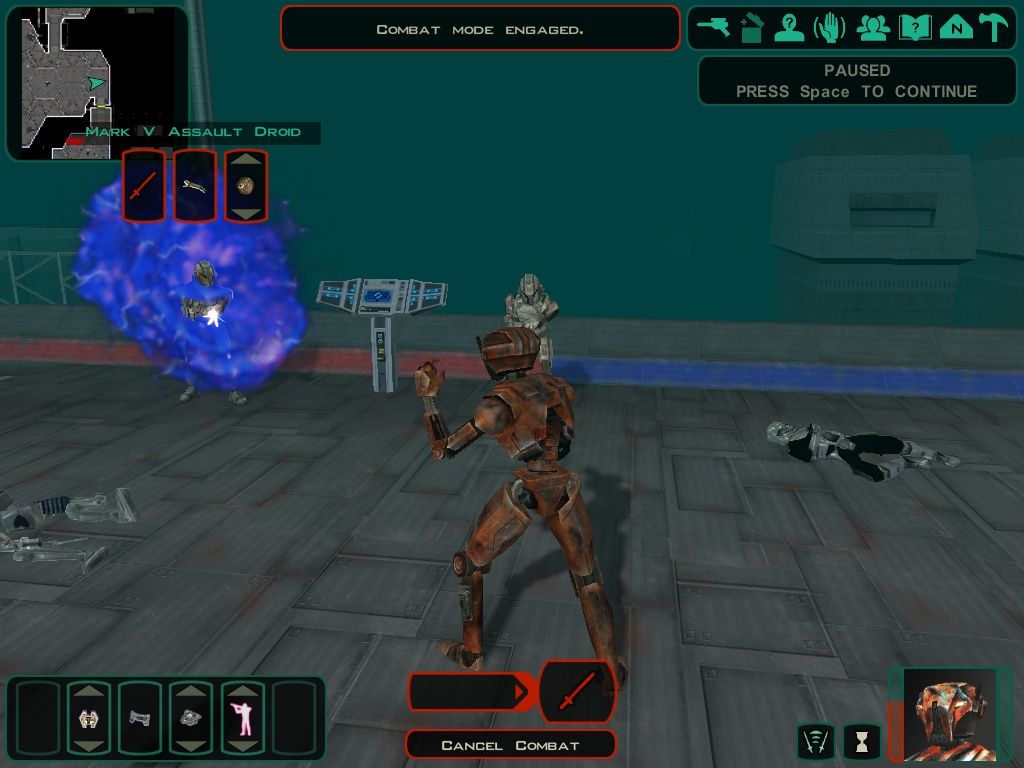1024x768 pixels.
Task: Open the party selection group icon
Action: click(873, 28)
